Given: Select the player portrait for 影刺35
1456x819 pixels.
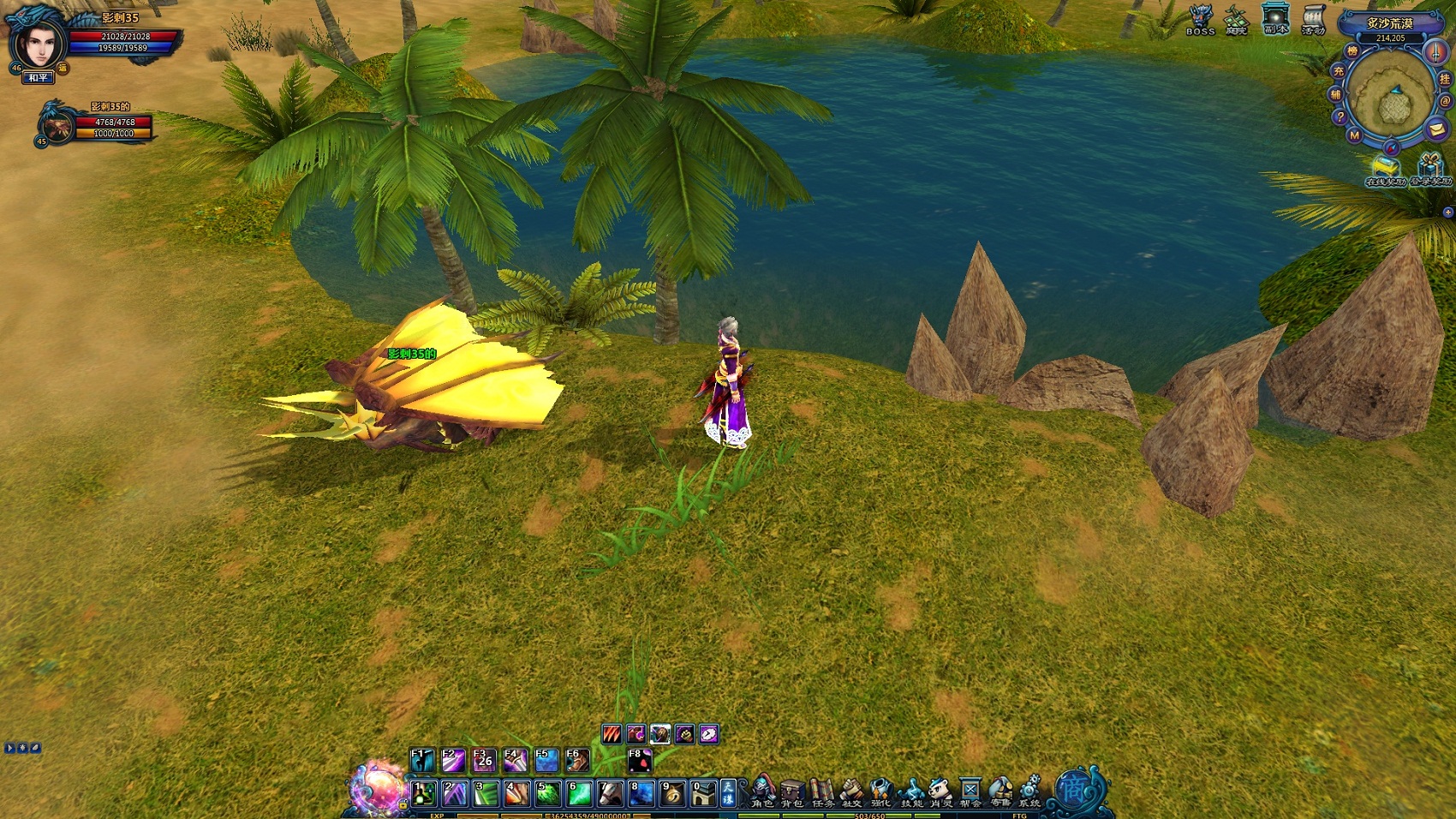Looking at the screenshot, I should (39, 43).
